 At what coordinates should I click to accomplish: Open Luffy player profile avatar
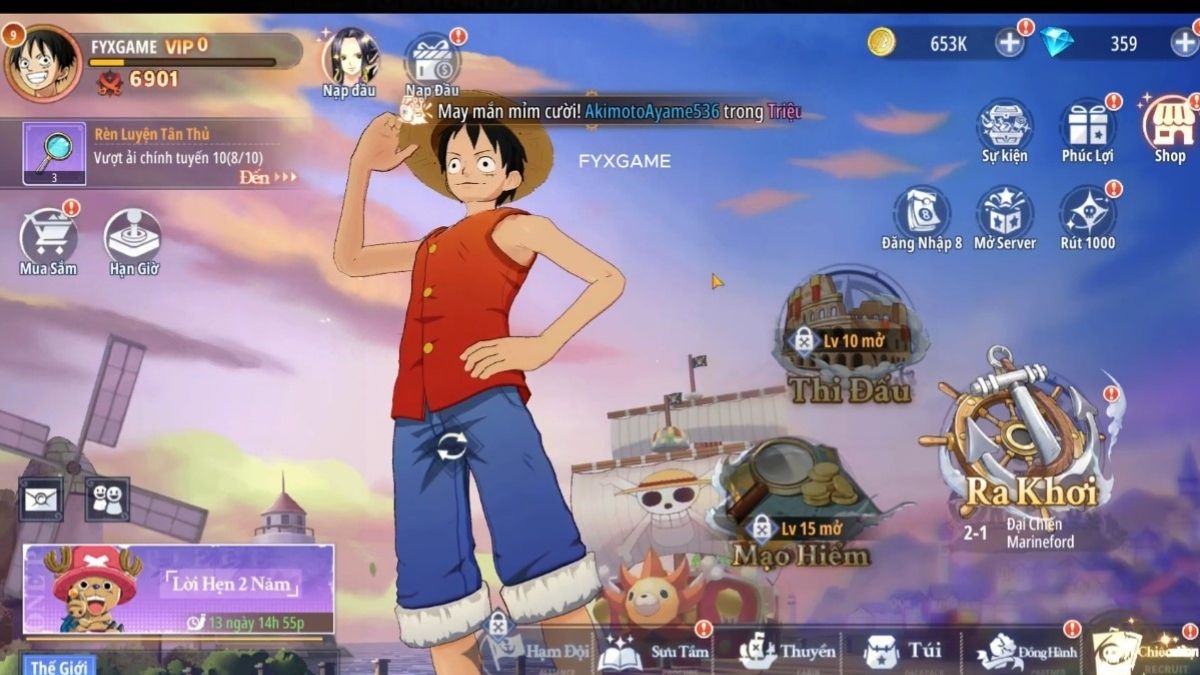click(42, 62)
